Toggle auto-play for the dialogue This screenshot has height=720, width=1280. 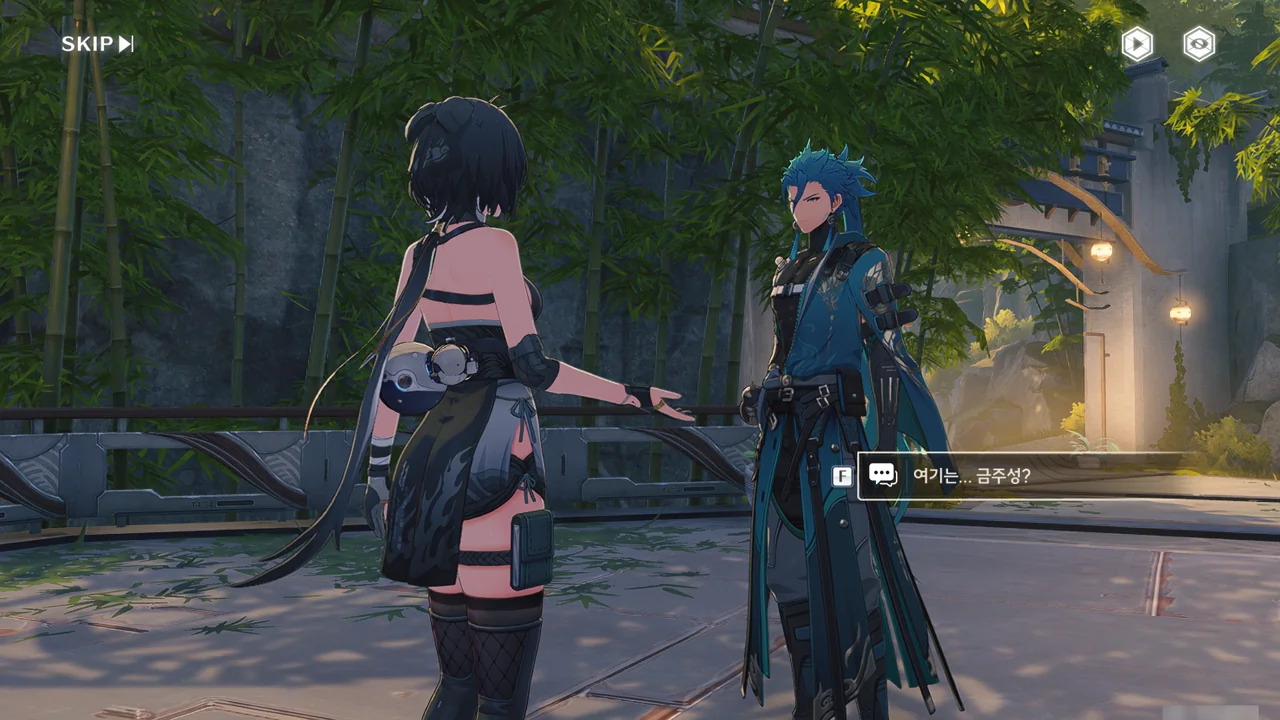click(x=1137, y=44)
